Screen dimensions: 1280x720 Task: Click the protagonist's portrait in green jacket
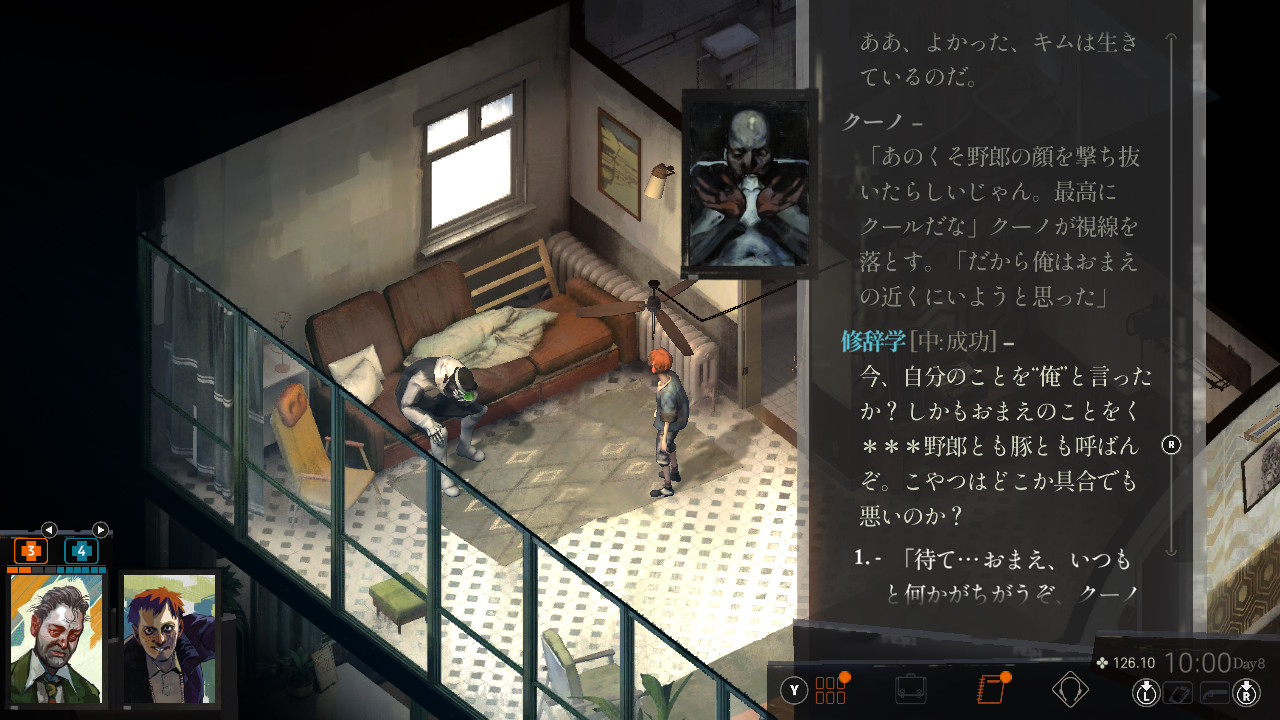click(57, 637)
